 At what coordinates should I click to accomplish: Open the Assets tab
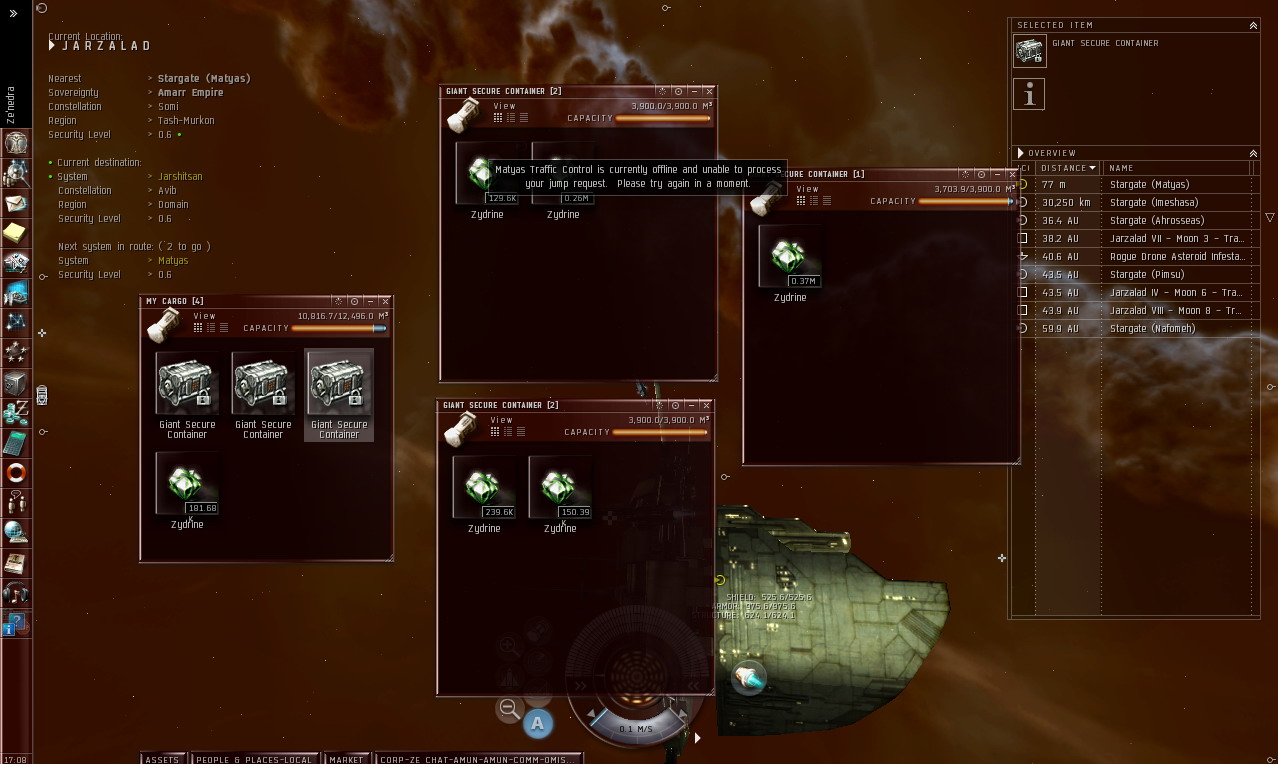162,759
